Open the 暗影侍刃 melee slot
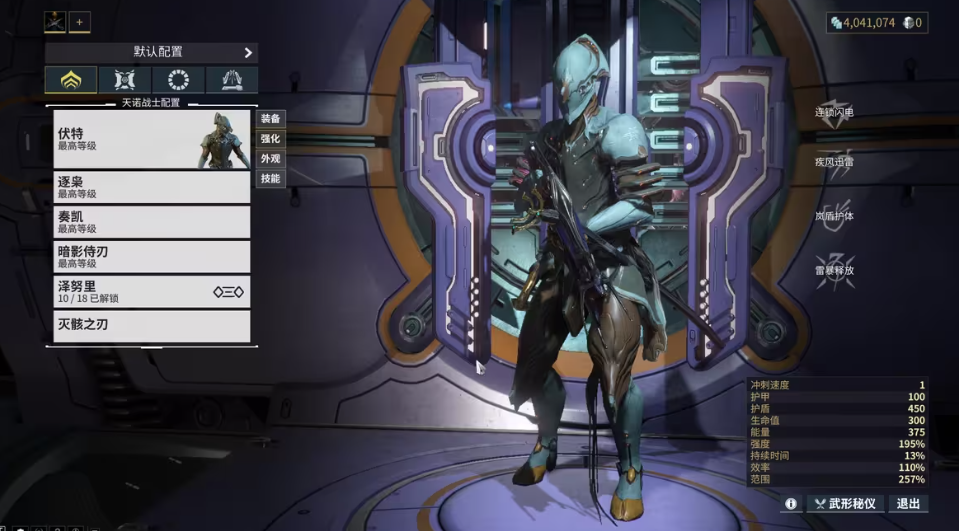Screen dimensions: 959x531 pyautogui.click(x=151, y=257)
